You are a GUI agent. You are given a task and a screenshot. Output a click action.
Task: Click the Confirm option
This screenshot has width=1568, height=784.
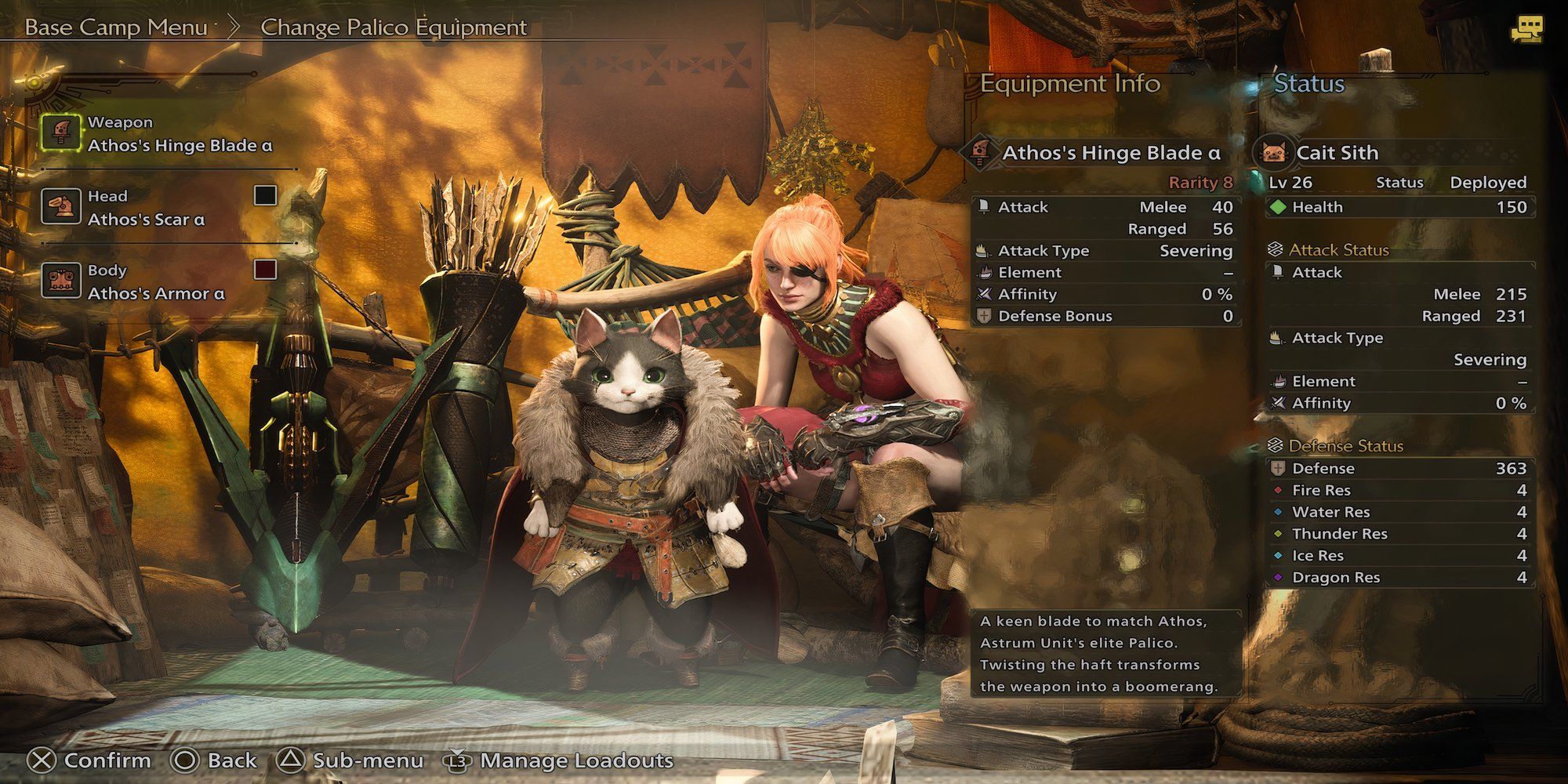89,760
